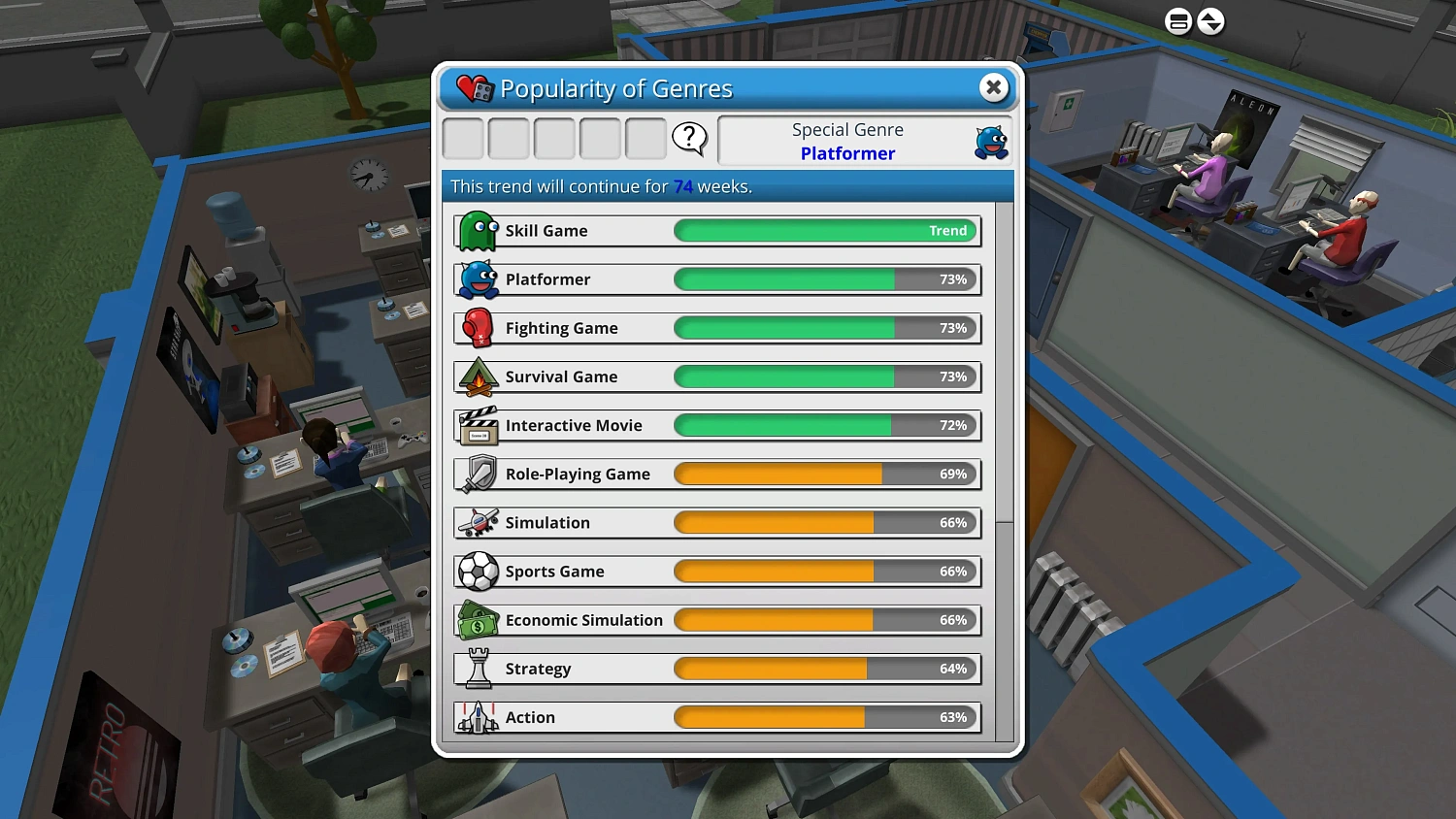Select the Sports Game soccer ball icon
Viewport: 1456px width, 819px height.
pyautogui.click(x=477, y=572)
